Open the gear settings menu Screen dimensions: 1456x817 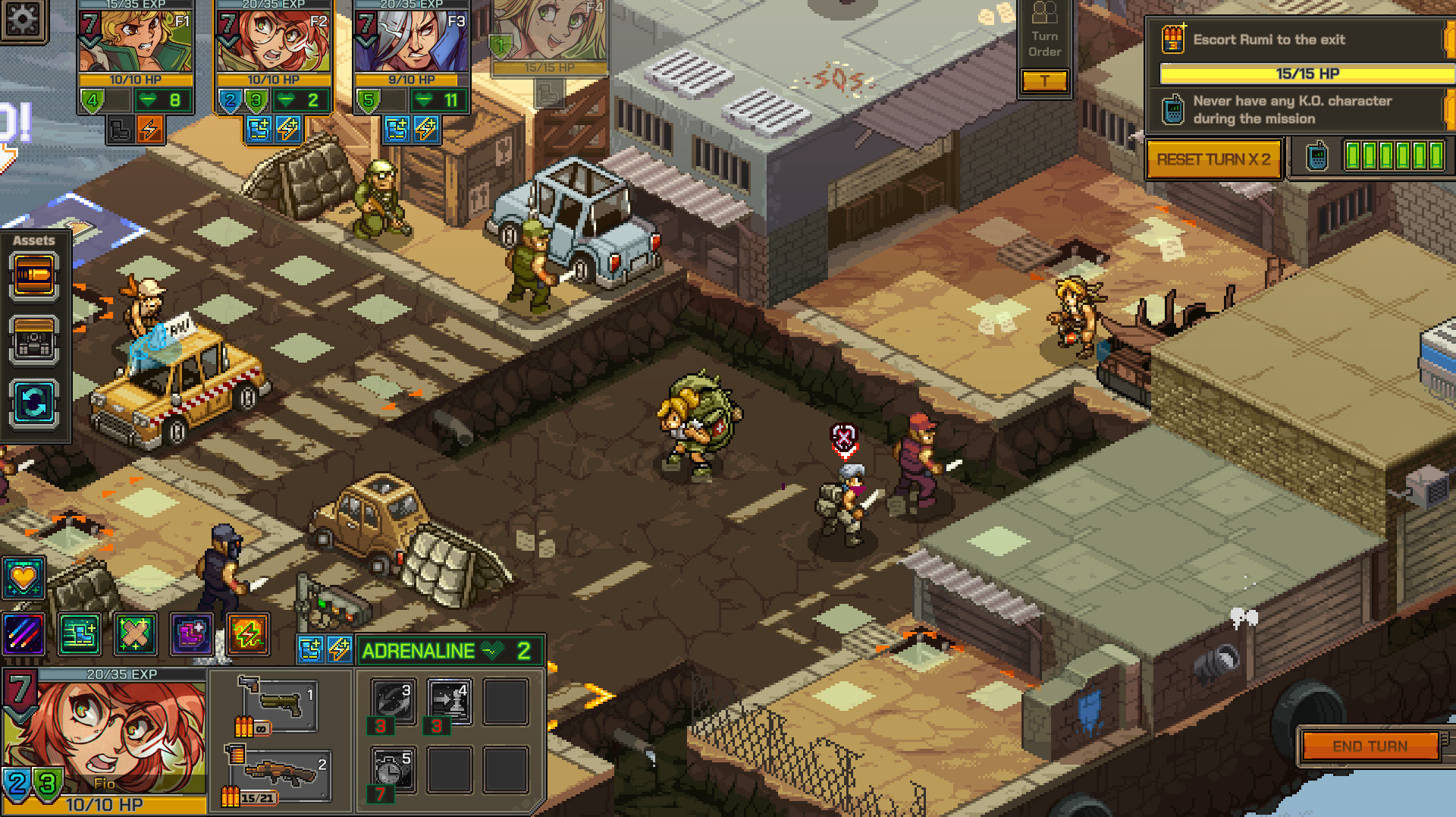[23, 20]
